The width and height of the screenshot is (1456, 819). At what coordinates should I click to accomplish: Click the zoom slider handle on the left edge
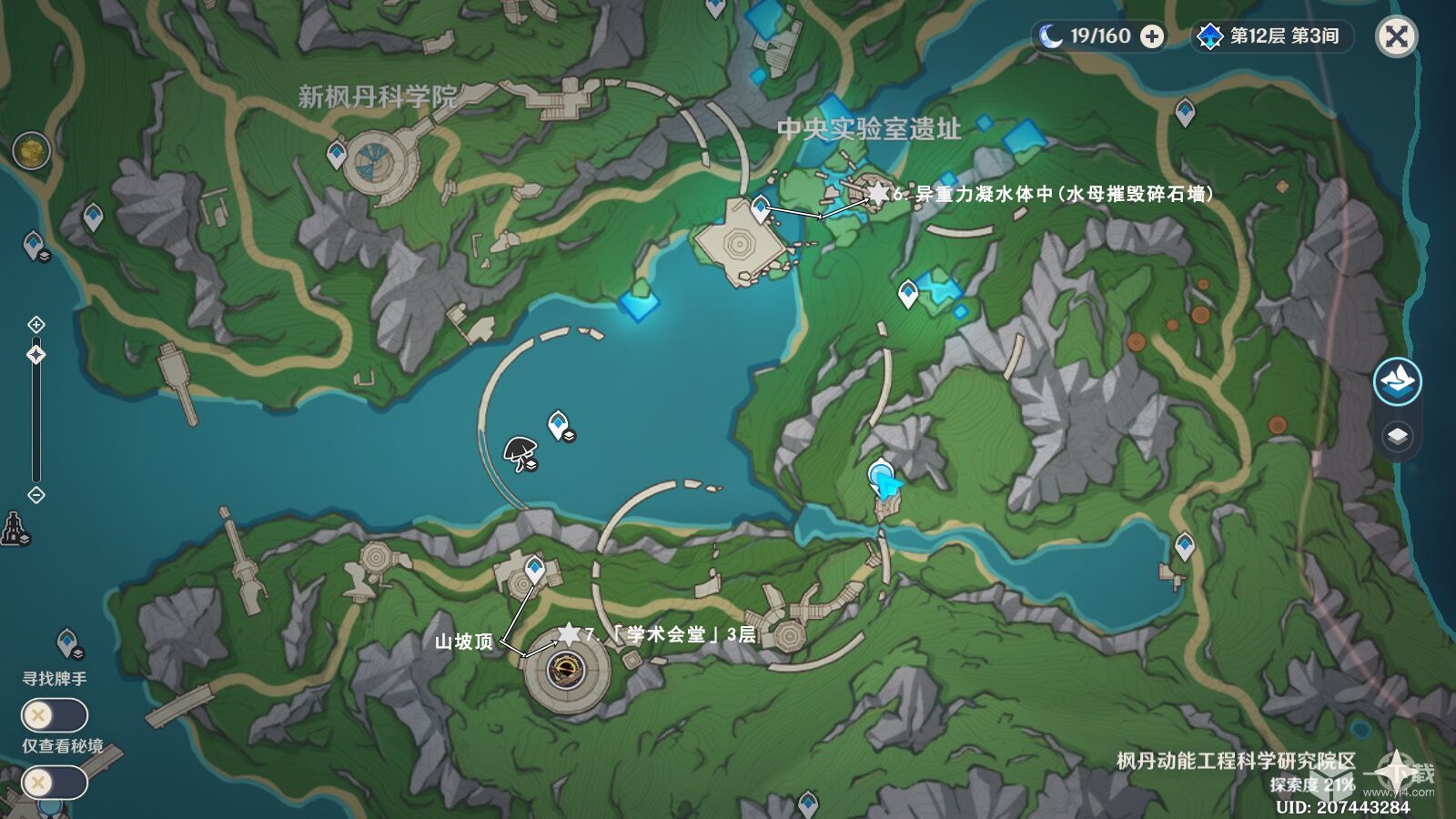tap(36, 353)
